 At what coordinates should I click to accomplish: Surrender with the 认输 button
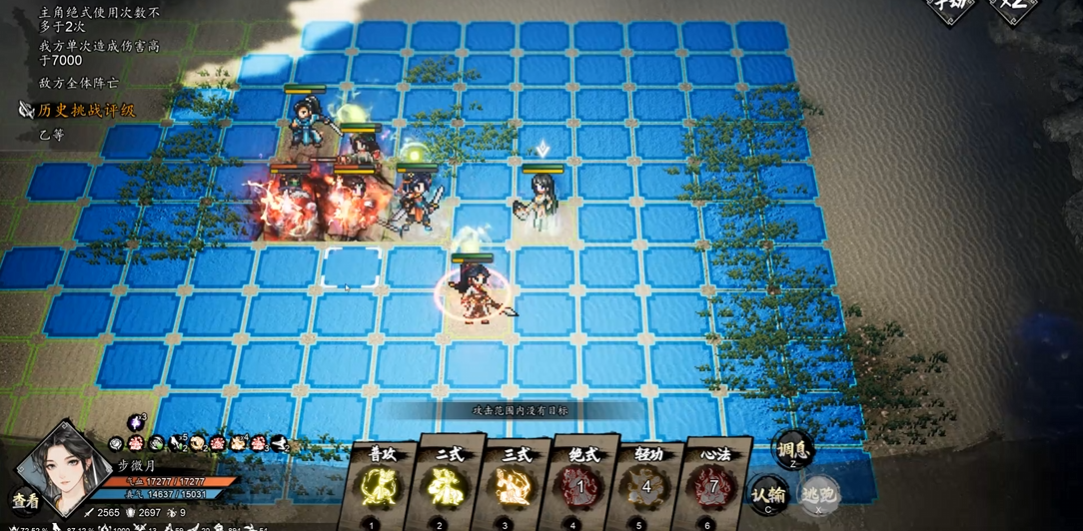[769, 495]
